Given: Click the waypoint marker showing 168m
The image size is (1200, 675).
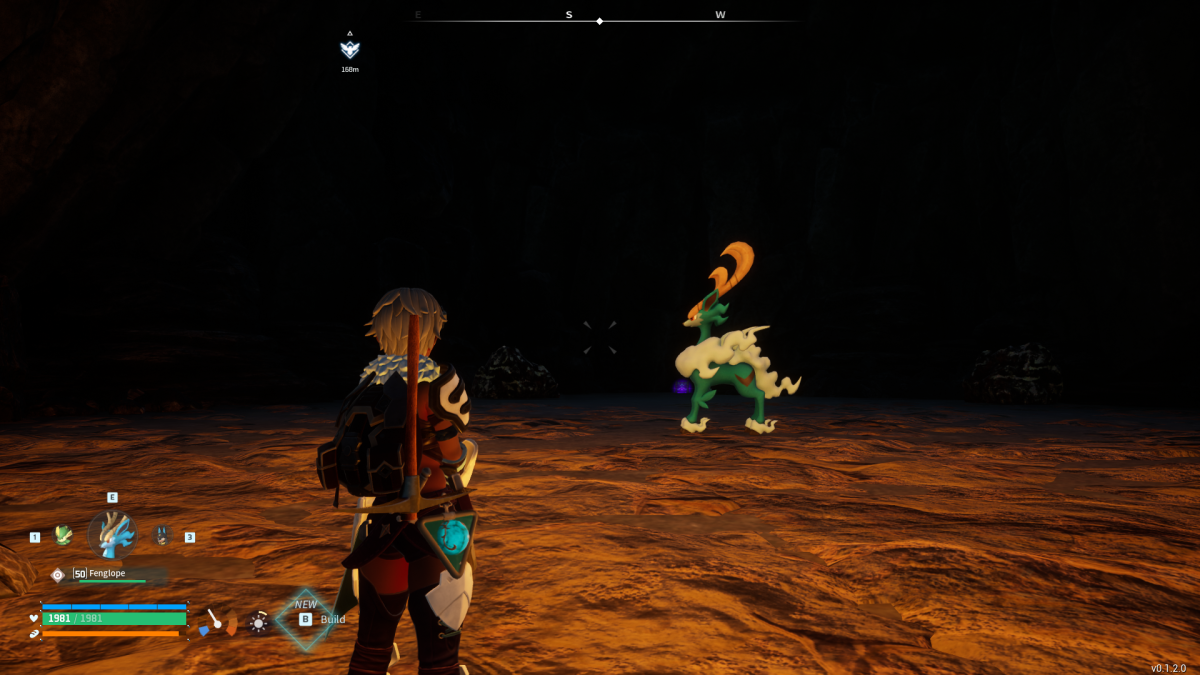Looking at the screenshot, I should tap(349, 49).
